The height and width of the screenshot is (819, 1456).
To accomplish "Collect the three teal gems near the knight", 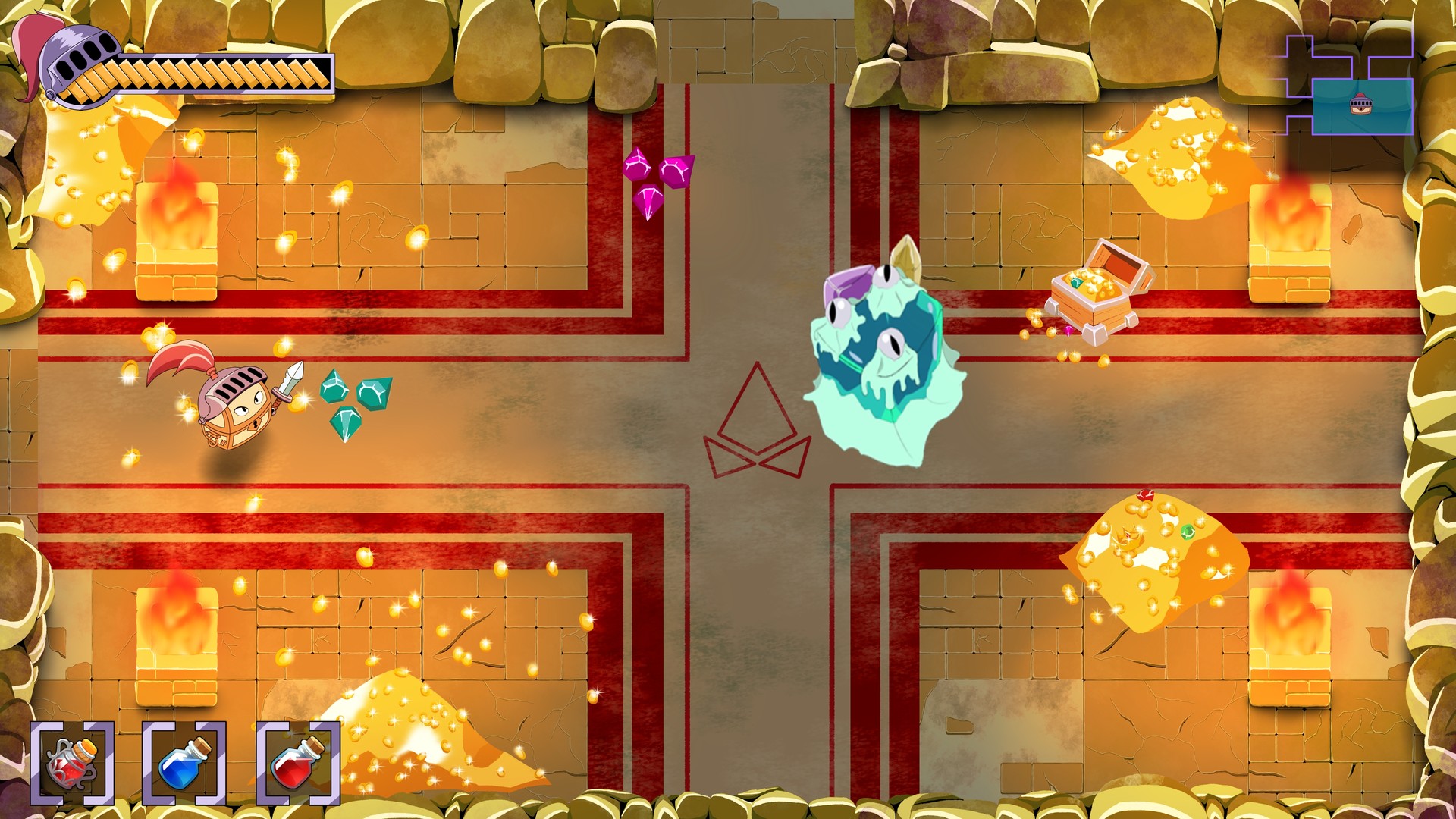I will pos(356,402).
